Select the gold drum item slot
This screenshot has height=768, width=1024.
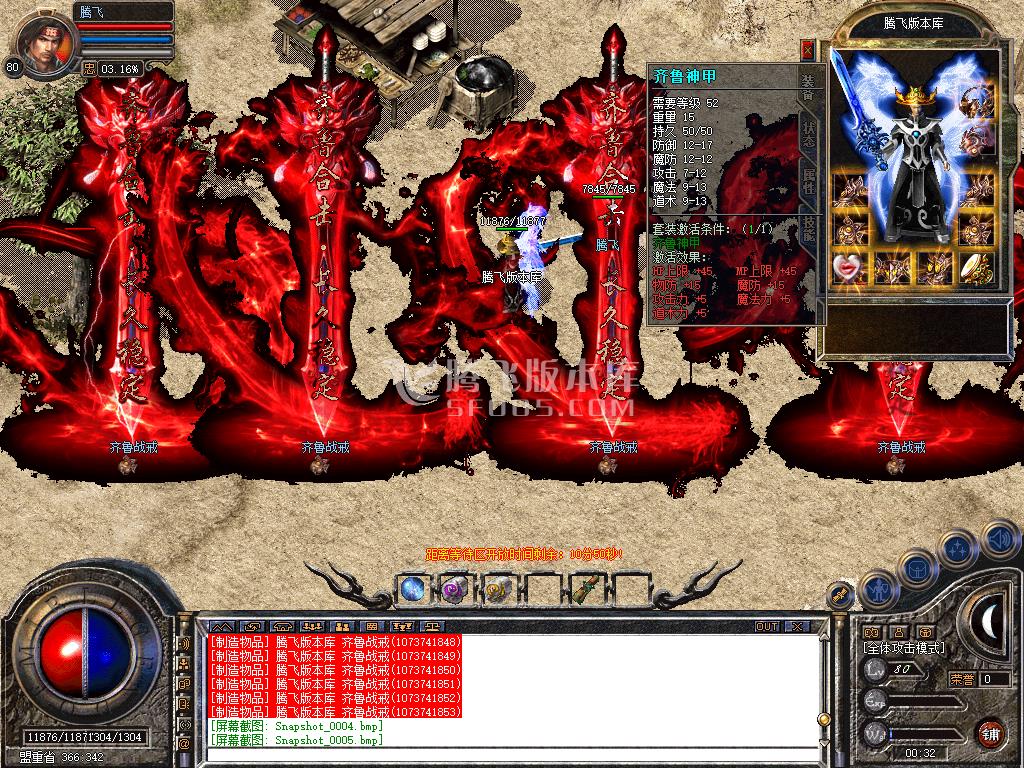(x=976, y=267)
